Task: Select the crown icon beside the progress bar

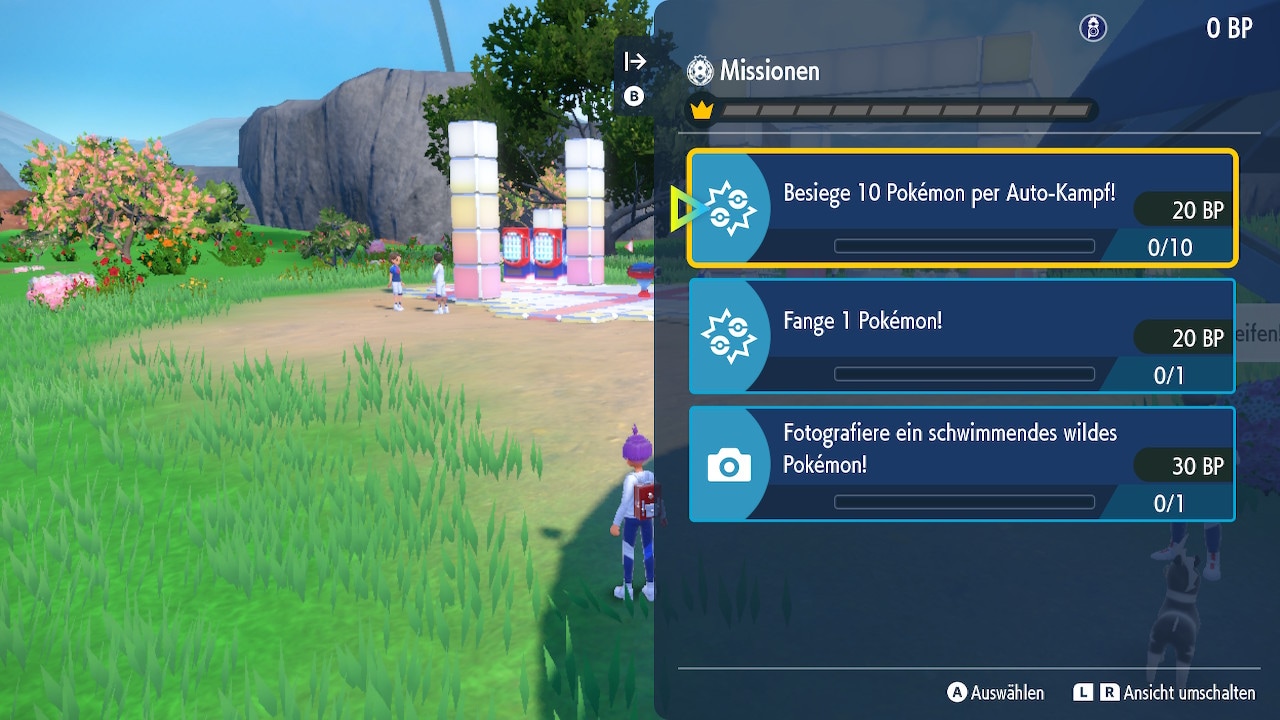Action: (x=702, y=110)
